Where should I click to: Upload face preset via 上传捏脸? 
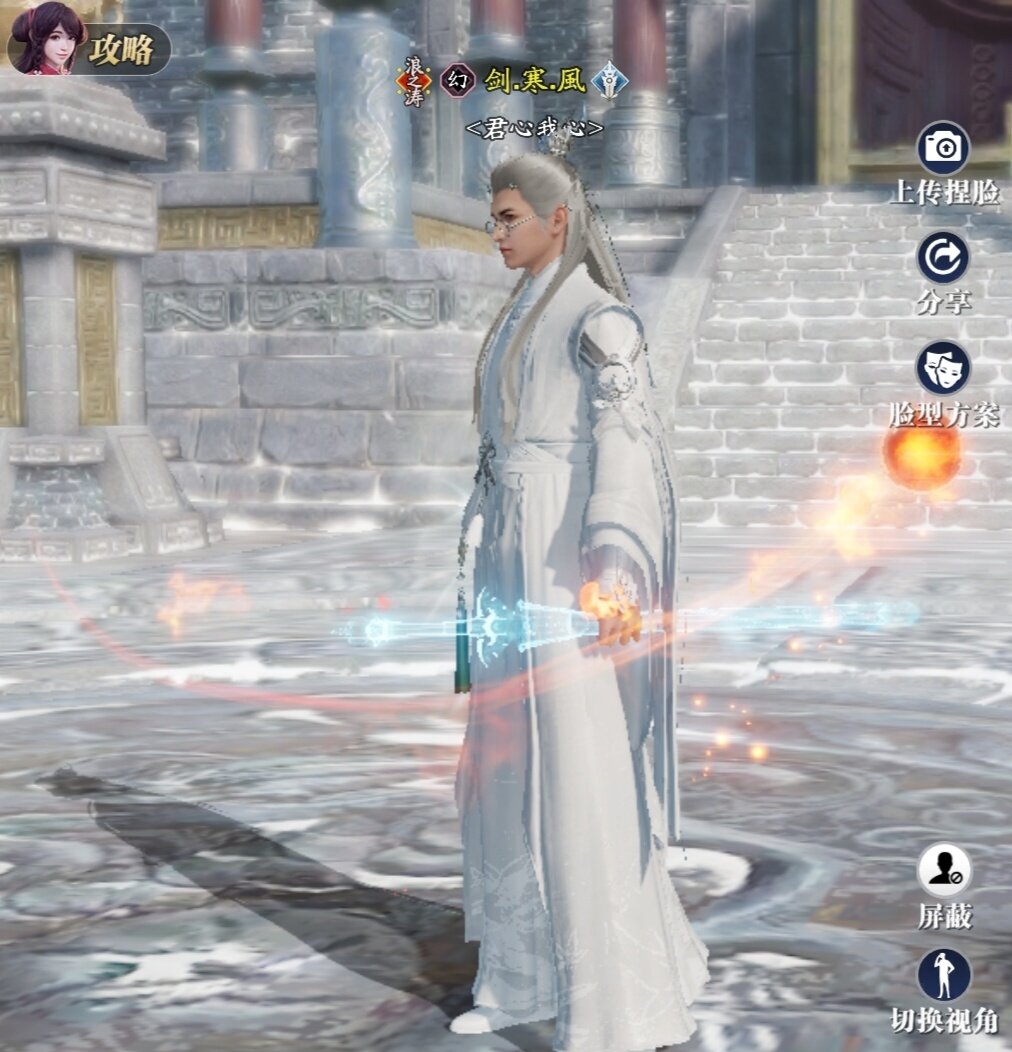pyautogui.click(x=943, y=148)
